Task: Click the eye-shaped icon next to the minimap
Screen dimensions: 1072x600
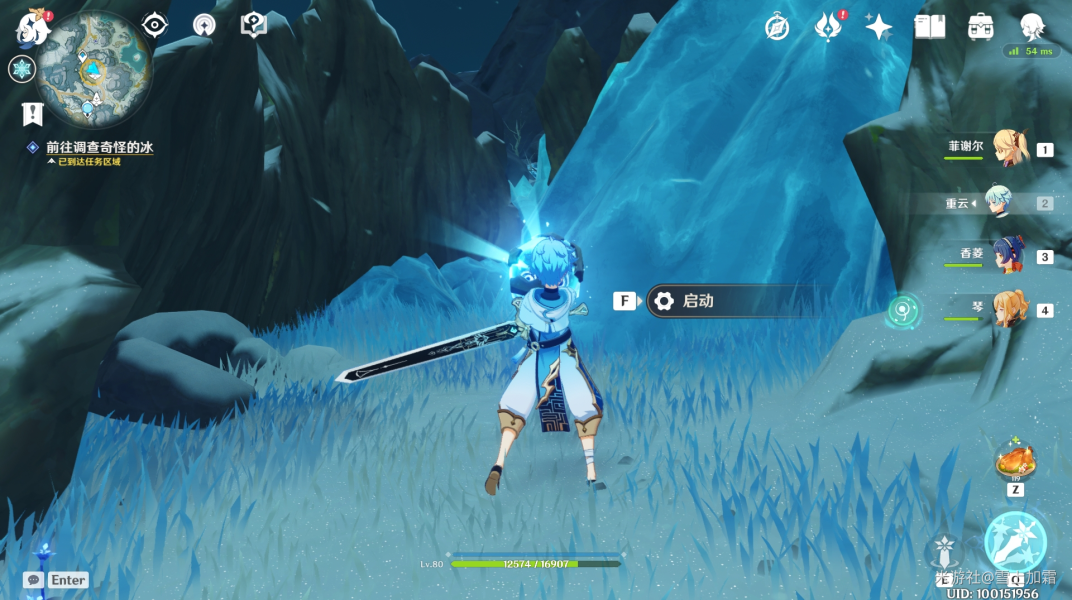Action: 155,25
